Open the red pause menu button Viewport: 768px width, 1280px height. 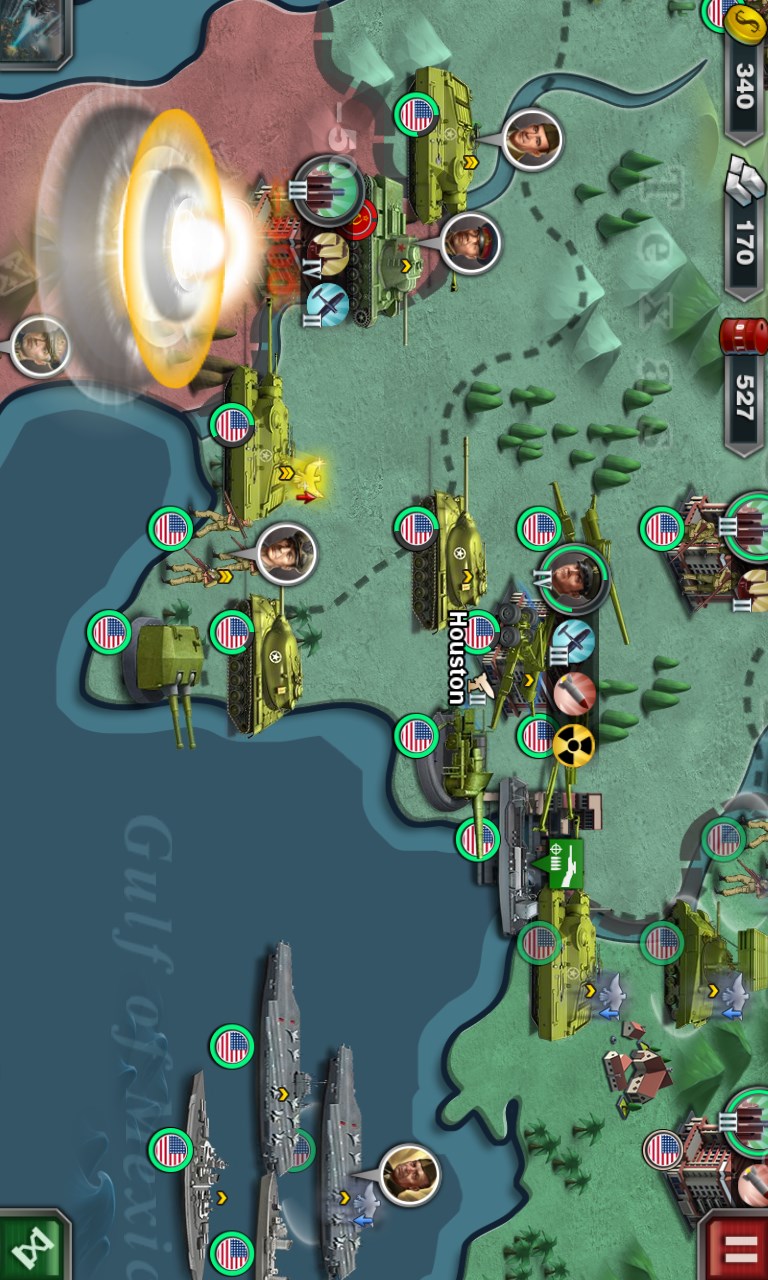pyautogui.click(x=735, y=1246)
